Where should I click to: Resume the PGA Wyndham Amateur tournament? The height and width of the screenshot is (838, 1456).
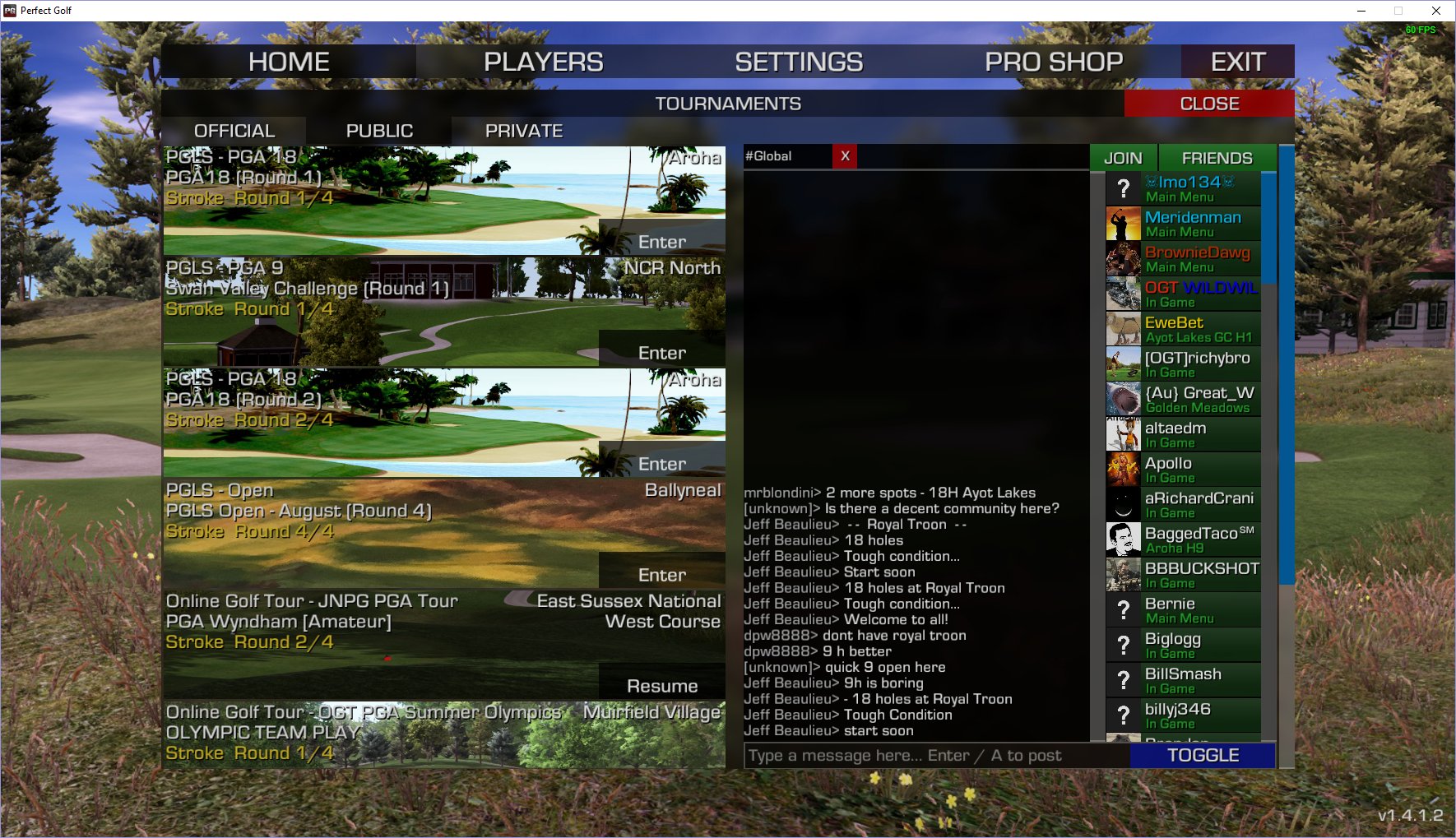[661, 686]
